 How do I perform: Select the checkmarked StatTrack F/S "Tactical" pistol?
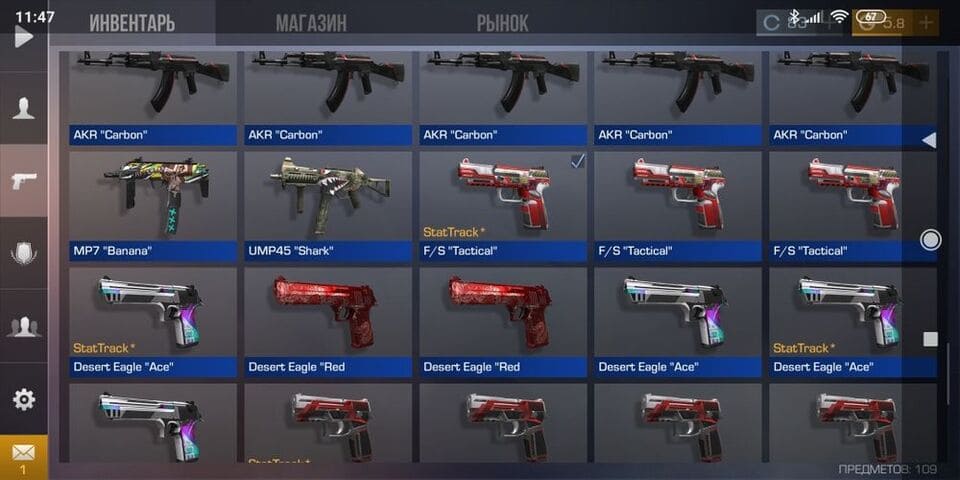pos(503,204)
